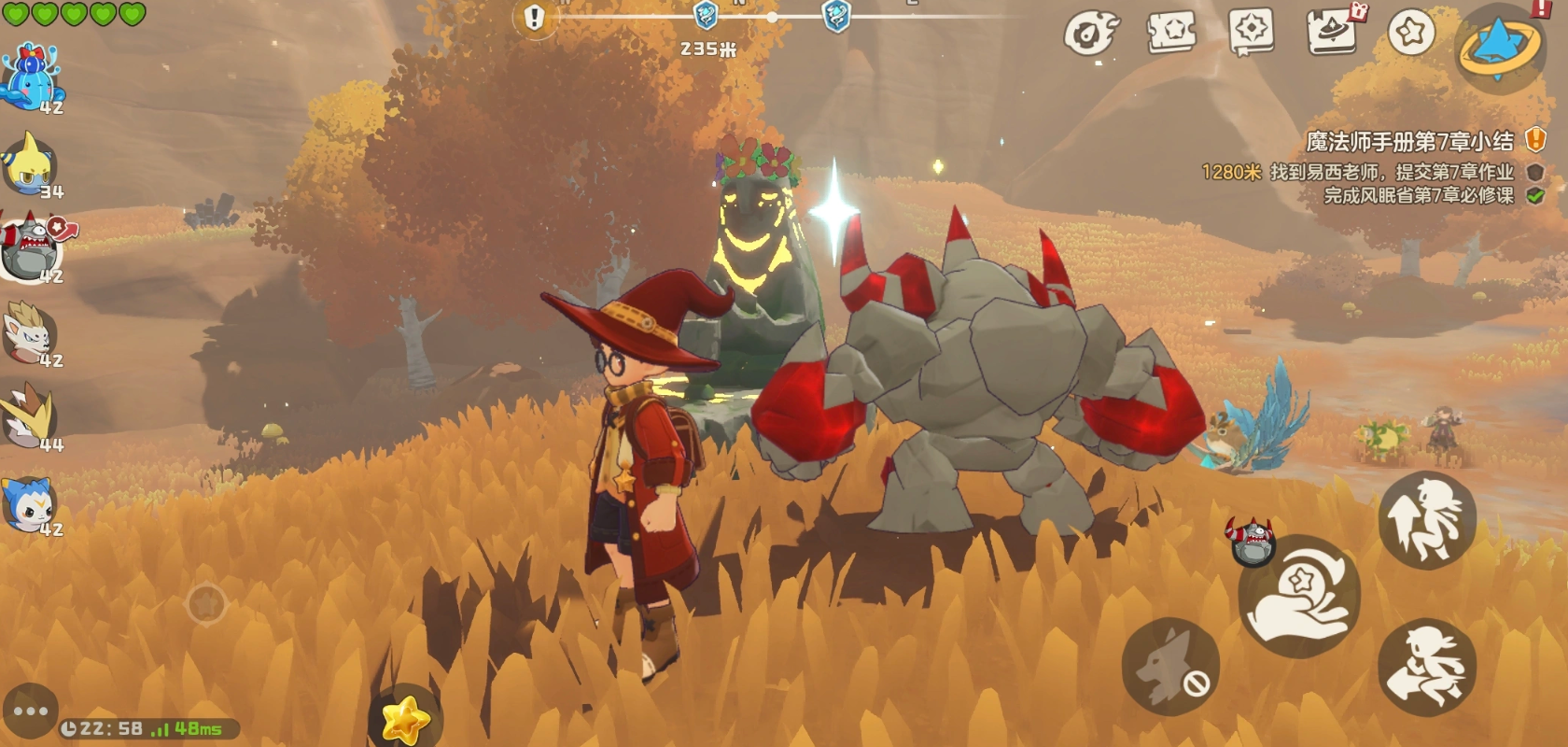Select the blue jellyfish pet portrait
The height and width of the screenshot is (747, 1568).
point(32,78)
